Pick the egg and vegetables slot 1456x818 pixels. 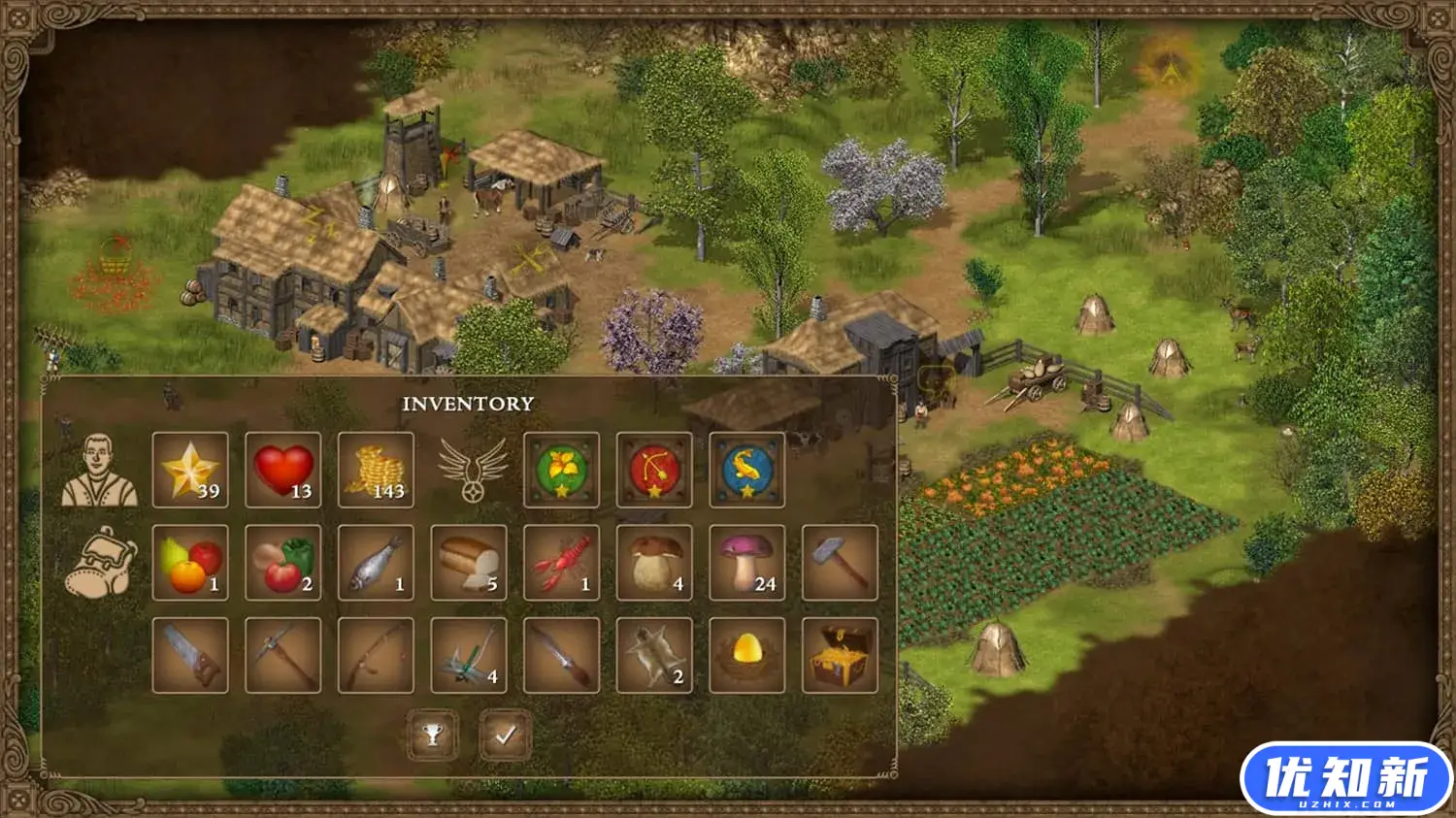tap(283, 563)
